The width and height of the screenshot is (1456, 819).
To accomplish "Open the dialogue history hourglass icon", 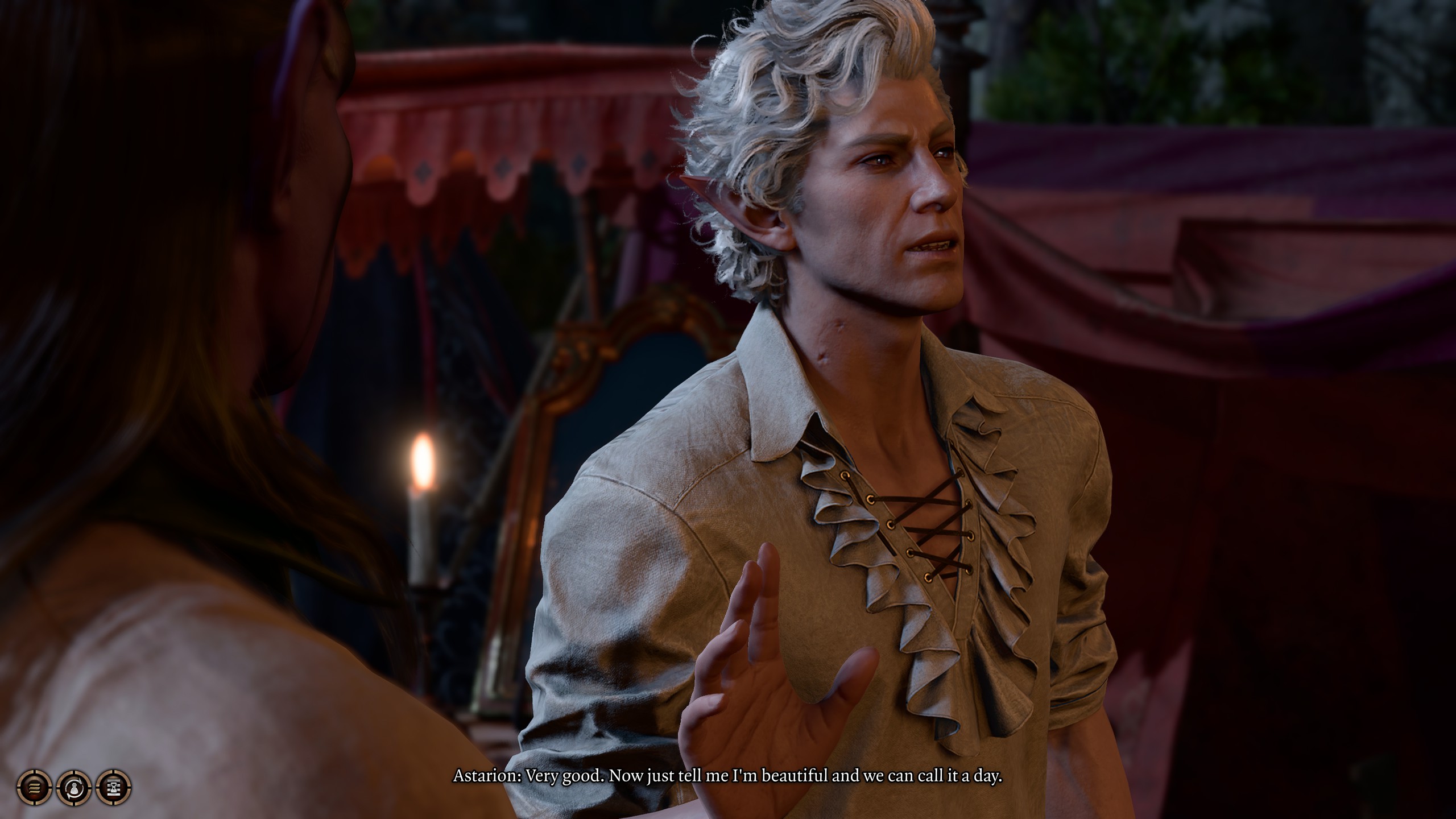I will [114, 788].
